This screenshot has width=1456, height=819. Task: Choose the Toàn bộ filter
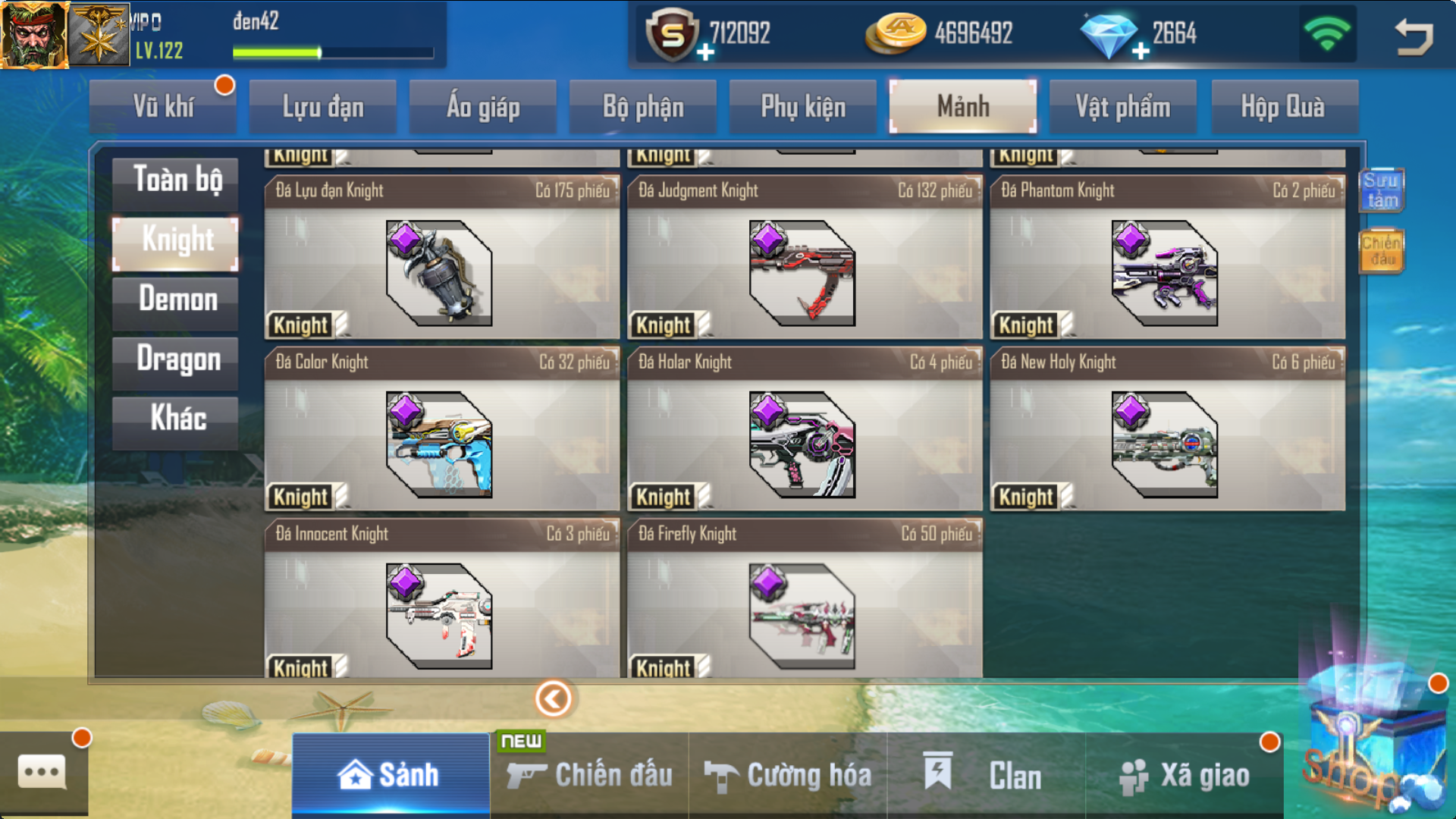point(176,180)
